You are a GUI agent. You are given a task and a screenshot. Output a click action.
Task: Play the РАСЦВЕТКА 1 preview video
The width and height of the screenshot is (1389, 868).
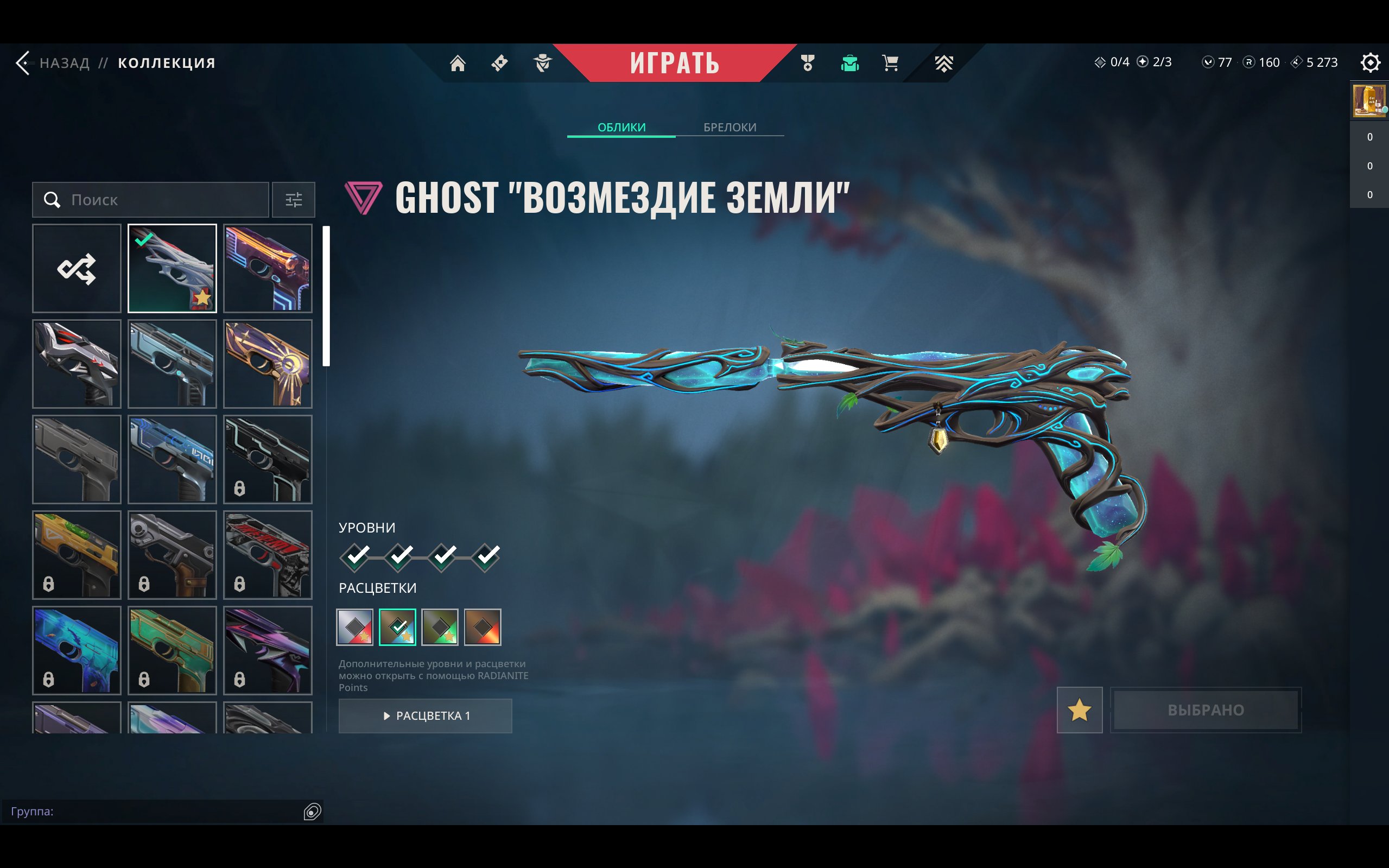(426, 716)
